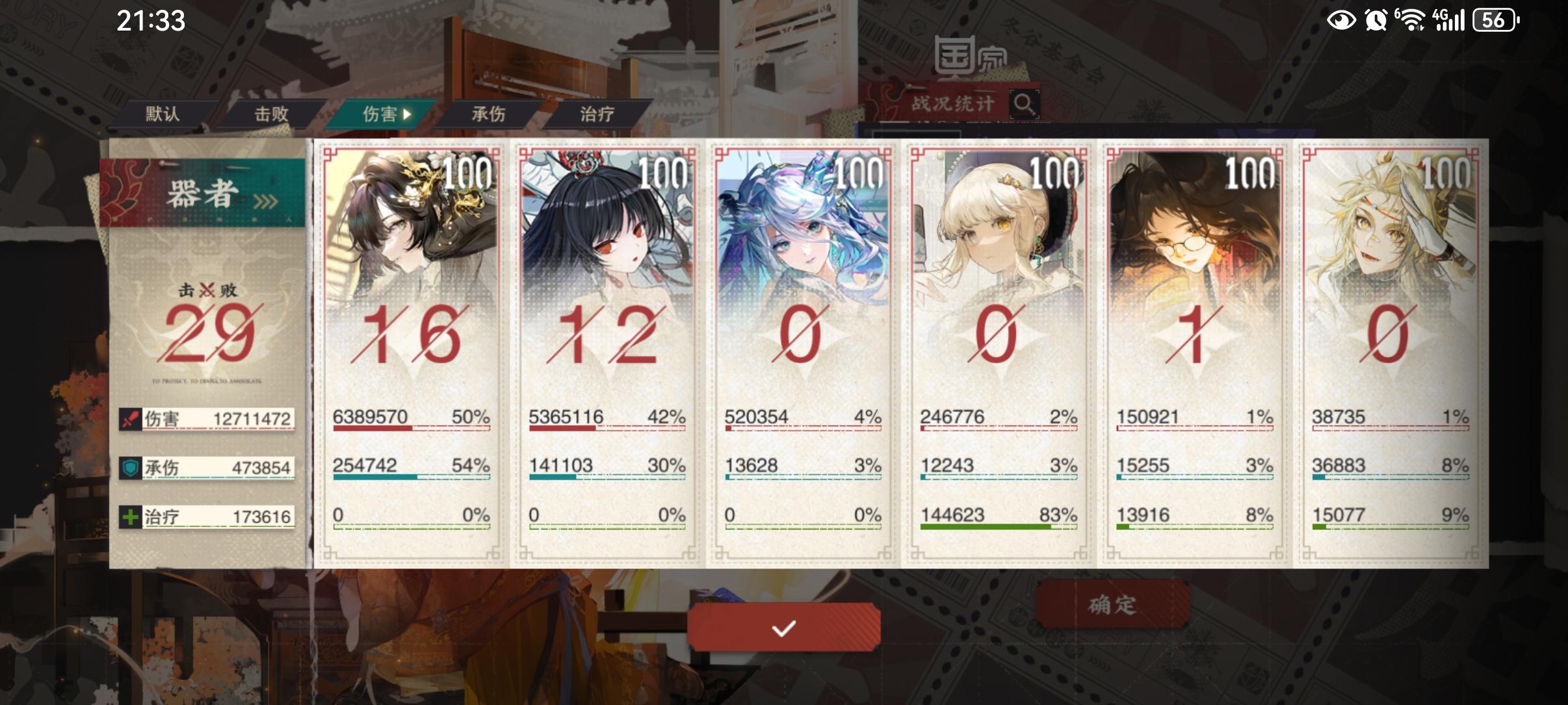
Task: Open the 承伤 tab
Action: pos(490,114)
